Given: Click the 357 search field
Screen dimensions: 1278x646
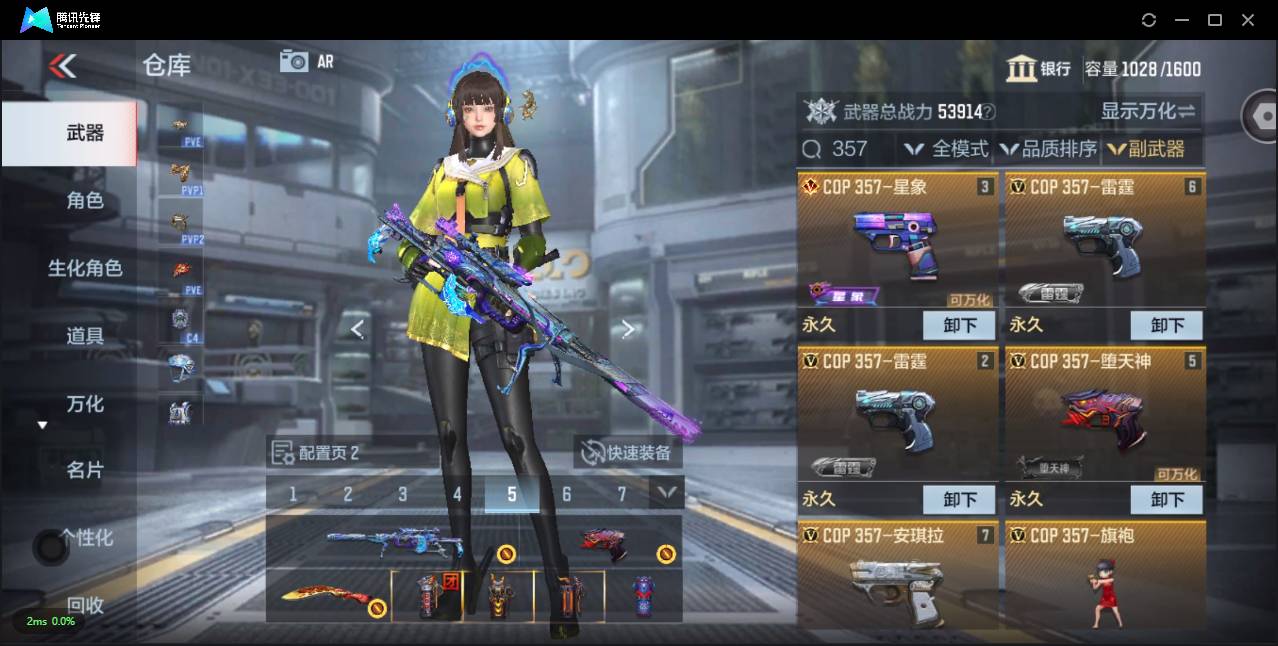Looking at the screenshot, I should click(850, 149).
